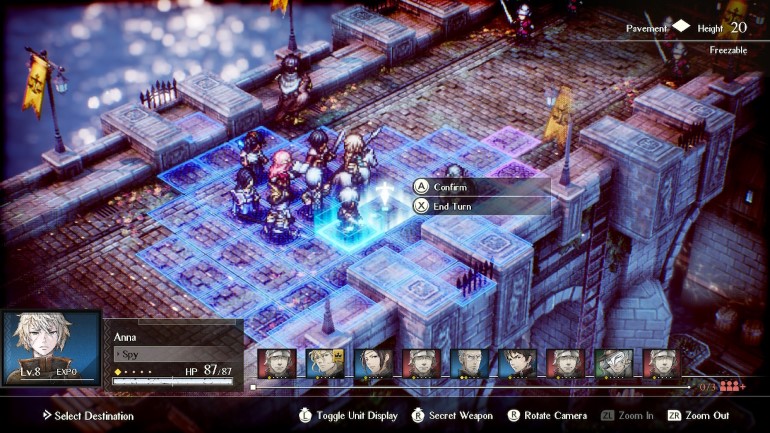Select the gray-haired man's turn order portrait
This screenshot has height=433, width=770.
click(x=469, y=364)
